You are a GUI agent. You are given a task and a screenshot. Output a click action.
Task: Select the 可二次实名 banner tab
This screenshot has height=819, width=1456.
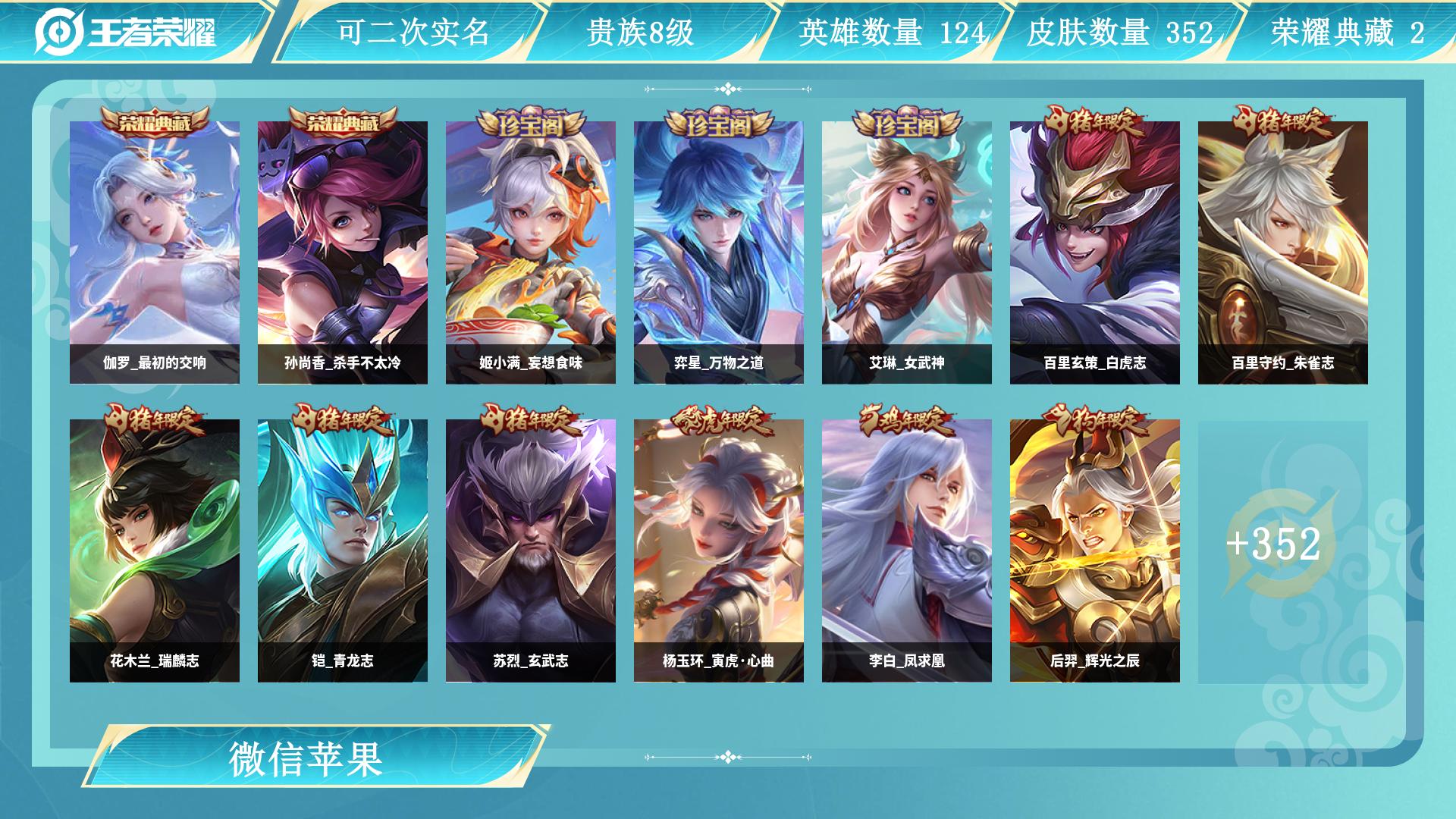click(x=413, y=32)
